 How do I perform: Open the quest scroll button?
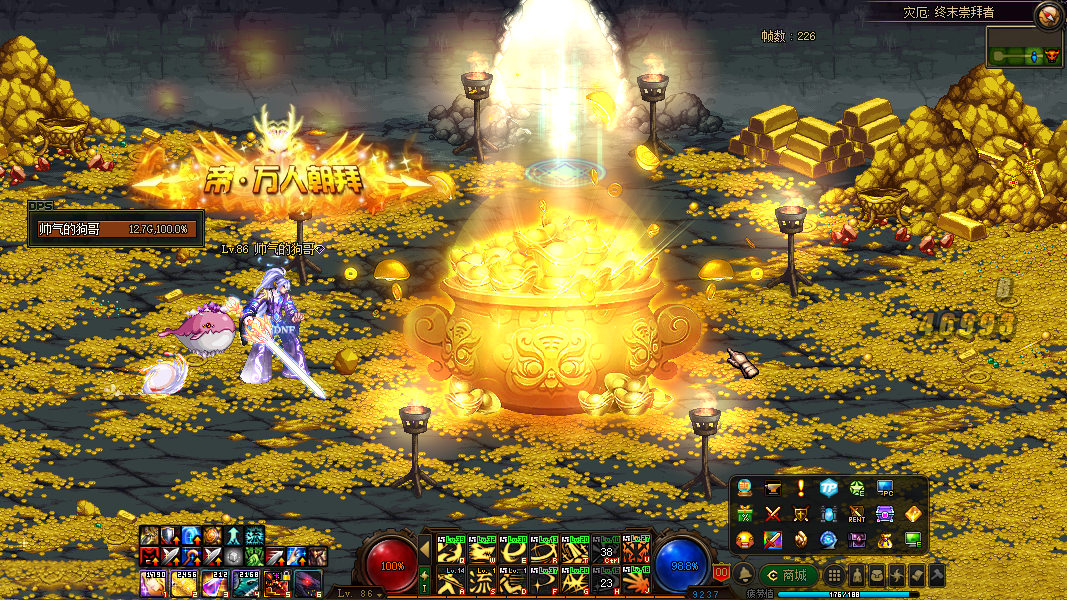click(x=916, y=575)
